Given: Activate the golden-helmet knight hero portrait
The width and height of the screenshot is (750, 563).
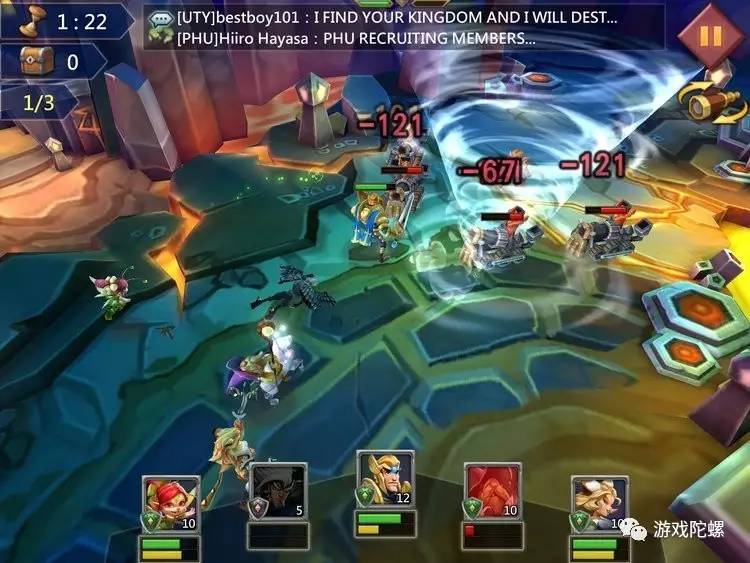Looking at the screenshot, I should tap(385, 482).
